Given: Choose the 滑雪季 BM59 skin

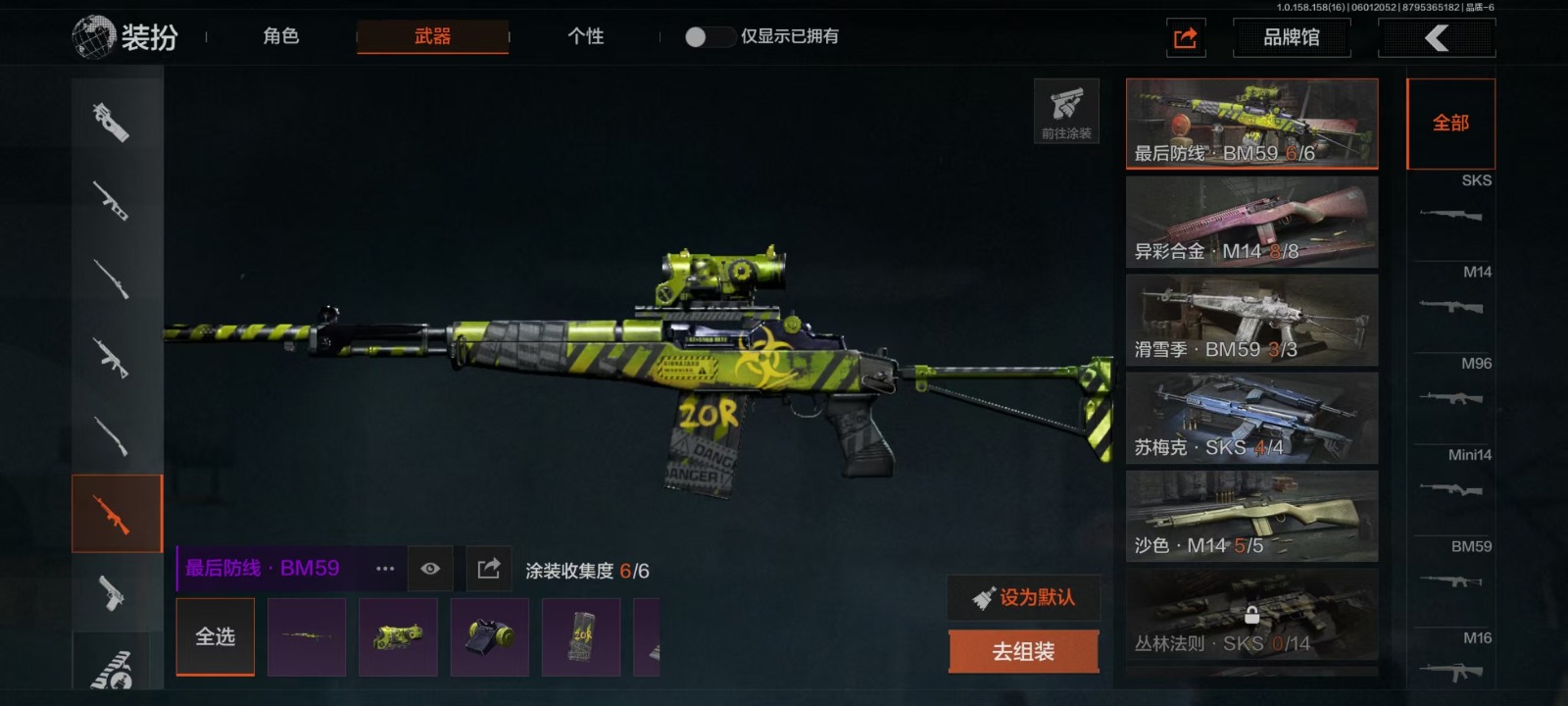Looking at the screenshot, I should pos(1251,321).
